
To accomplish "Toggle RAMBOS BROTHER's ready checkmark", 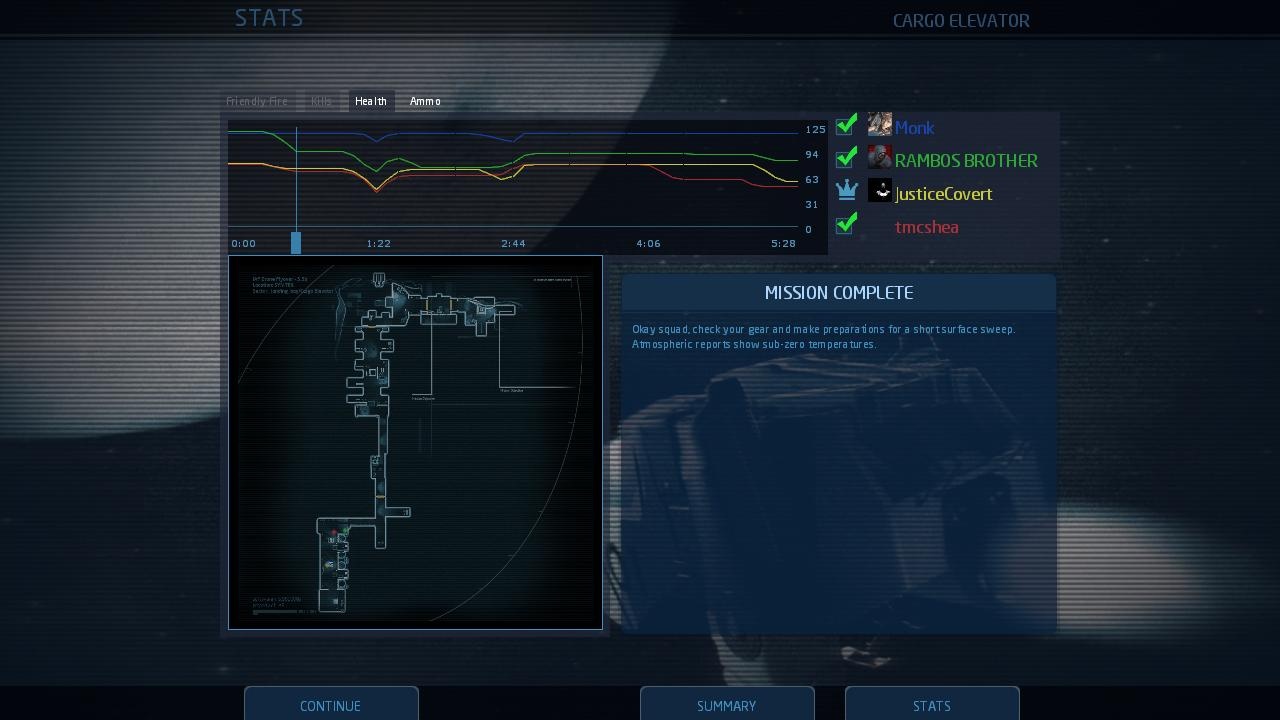I will (846, 156).
